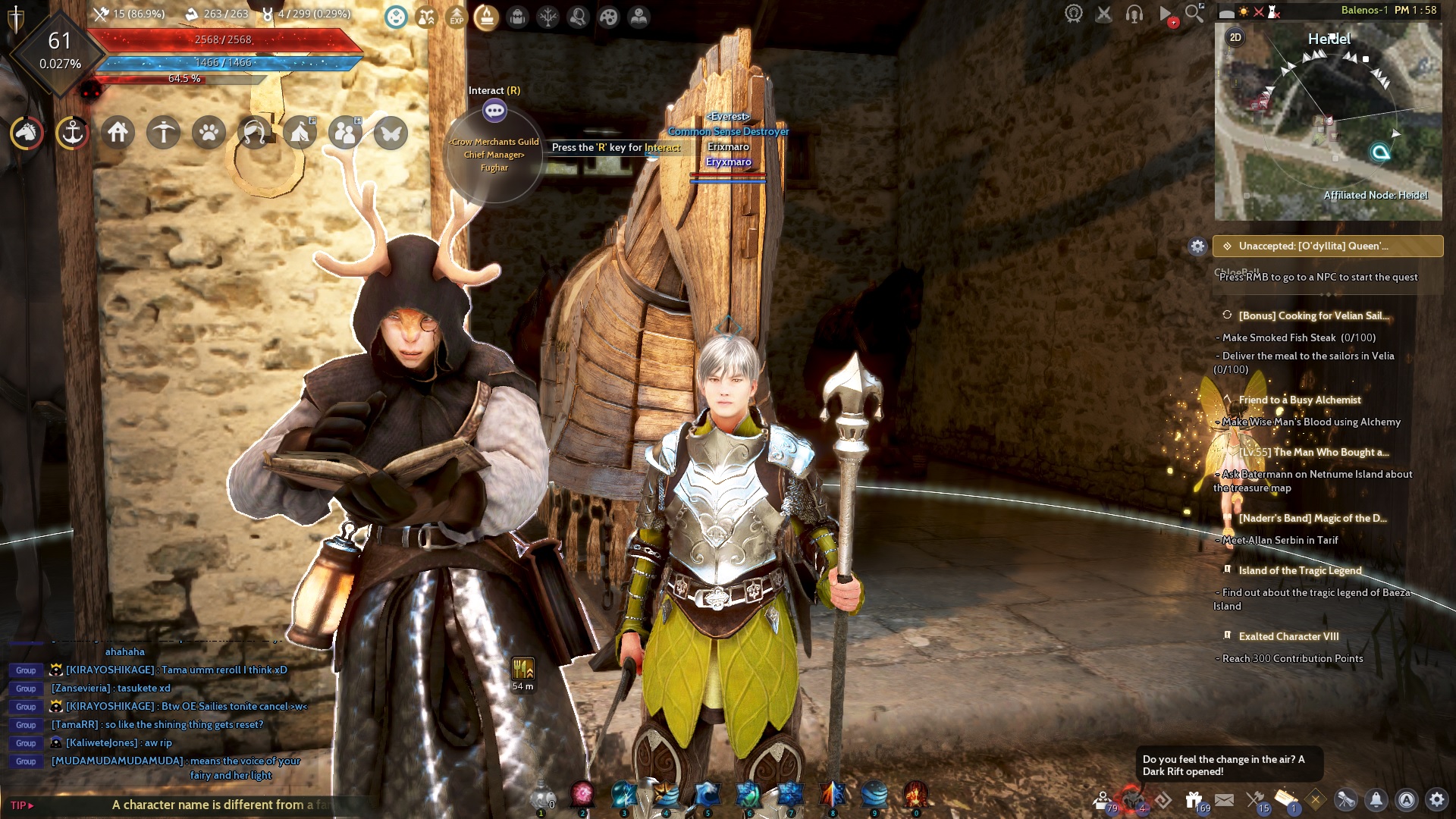1456x819 pixels.
Task: Select a Group chat tab label
Action: click(x=25, y=670)
